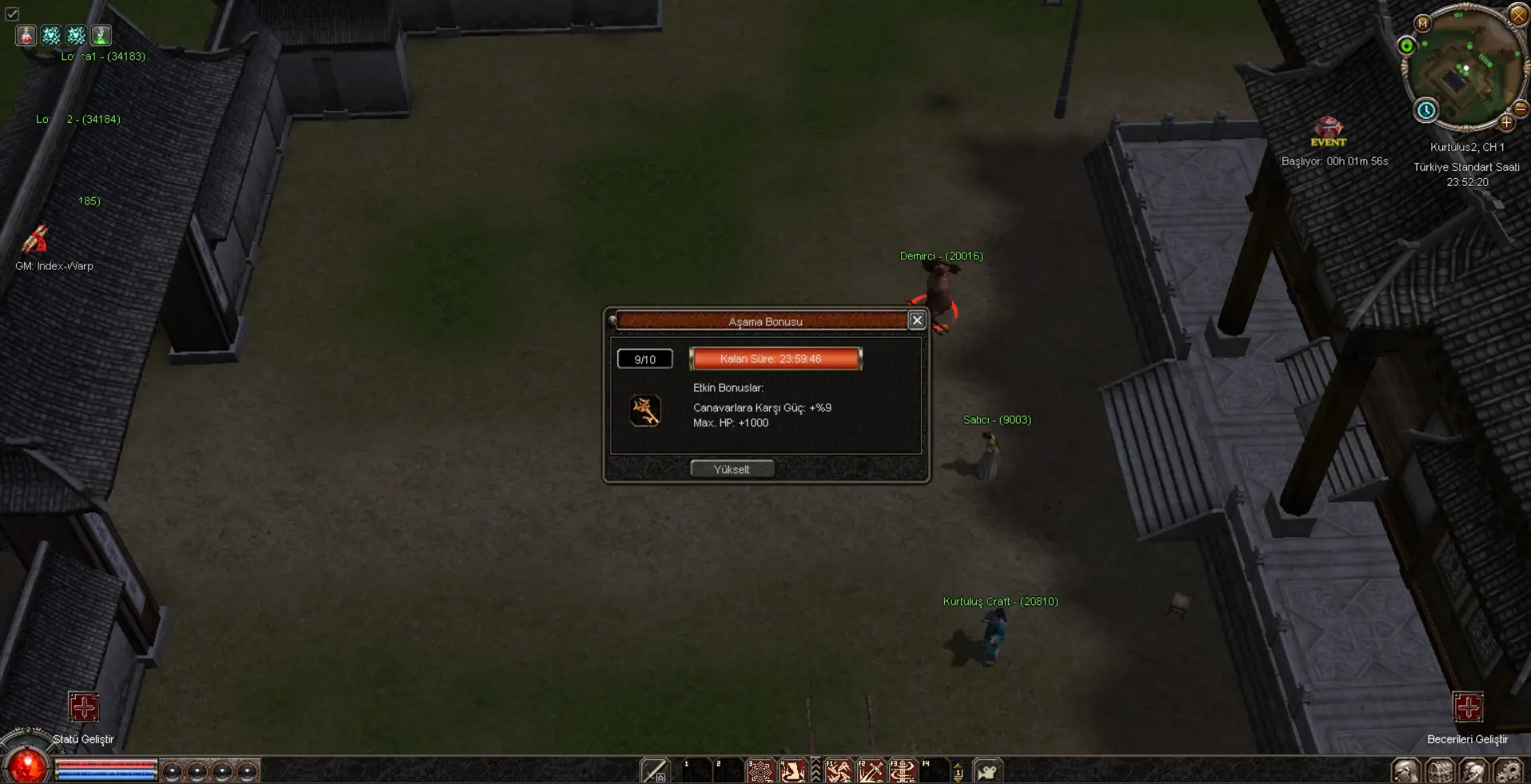Open Statü Geliştir plus button

[83, 707]
